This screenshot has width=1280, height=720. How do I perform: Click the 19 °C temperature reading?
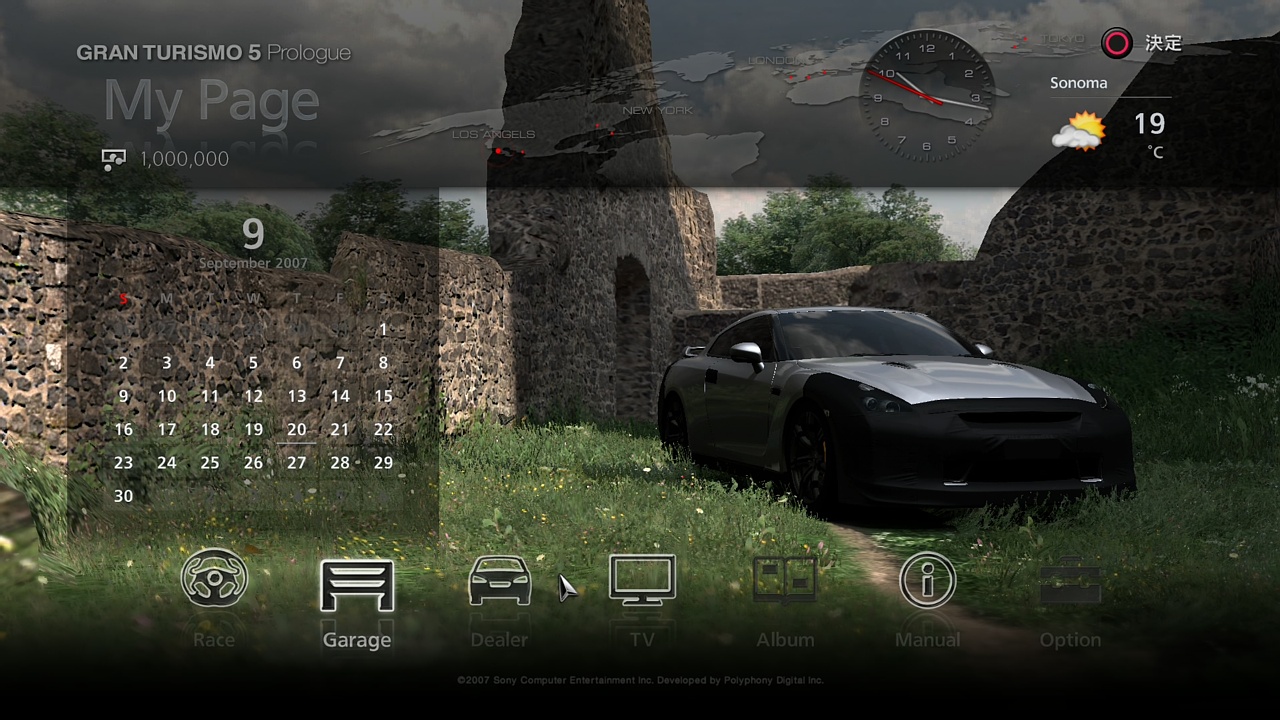click(x=1148, y=124)
